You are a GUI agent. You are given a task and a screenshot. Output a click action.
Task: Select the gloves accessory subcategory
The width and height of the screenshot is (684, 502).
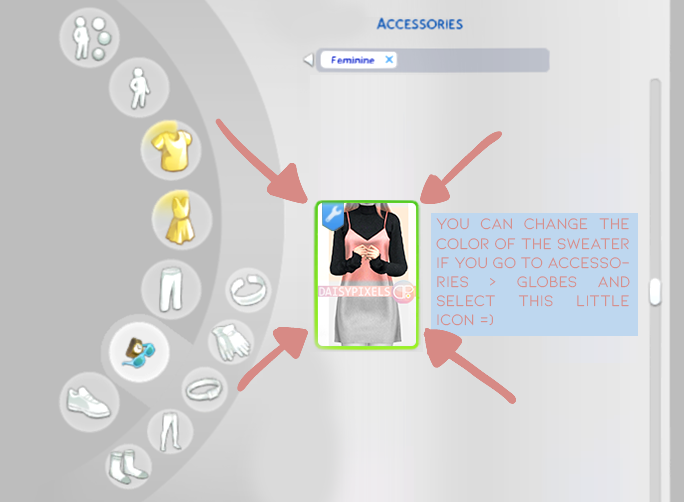click(230, 342)
